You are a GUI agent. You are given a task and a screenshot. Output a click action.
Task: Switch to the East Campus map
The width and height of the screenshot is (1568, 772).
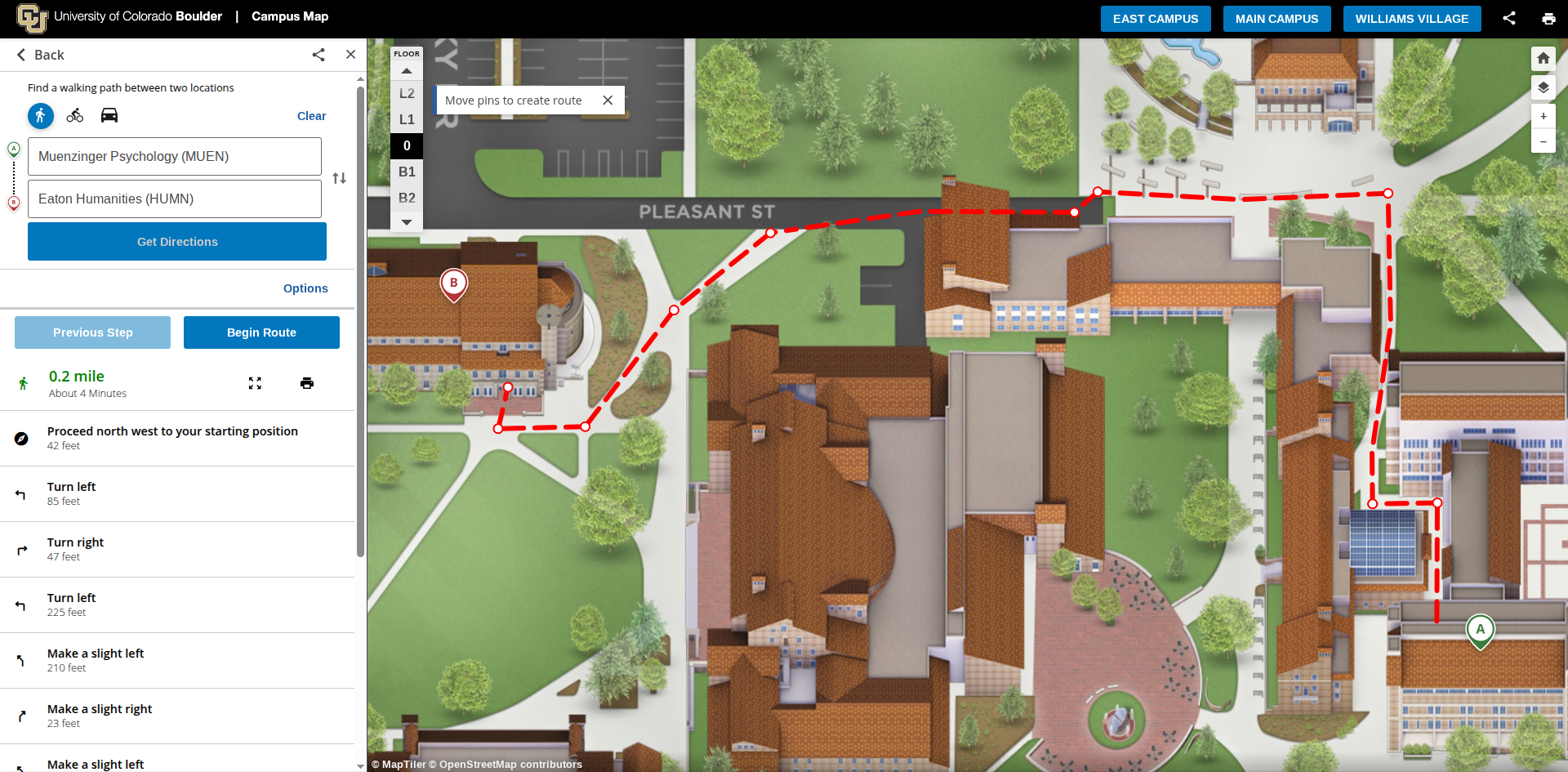1155,19
